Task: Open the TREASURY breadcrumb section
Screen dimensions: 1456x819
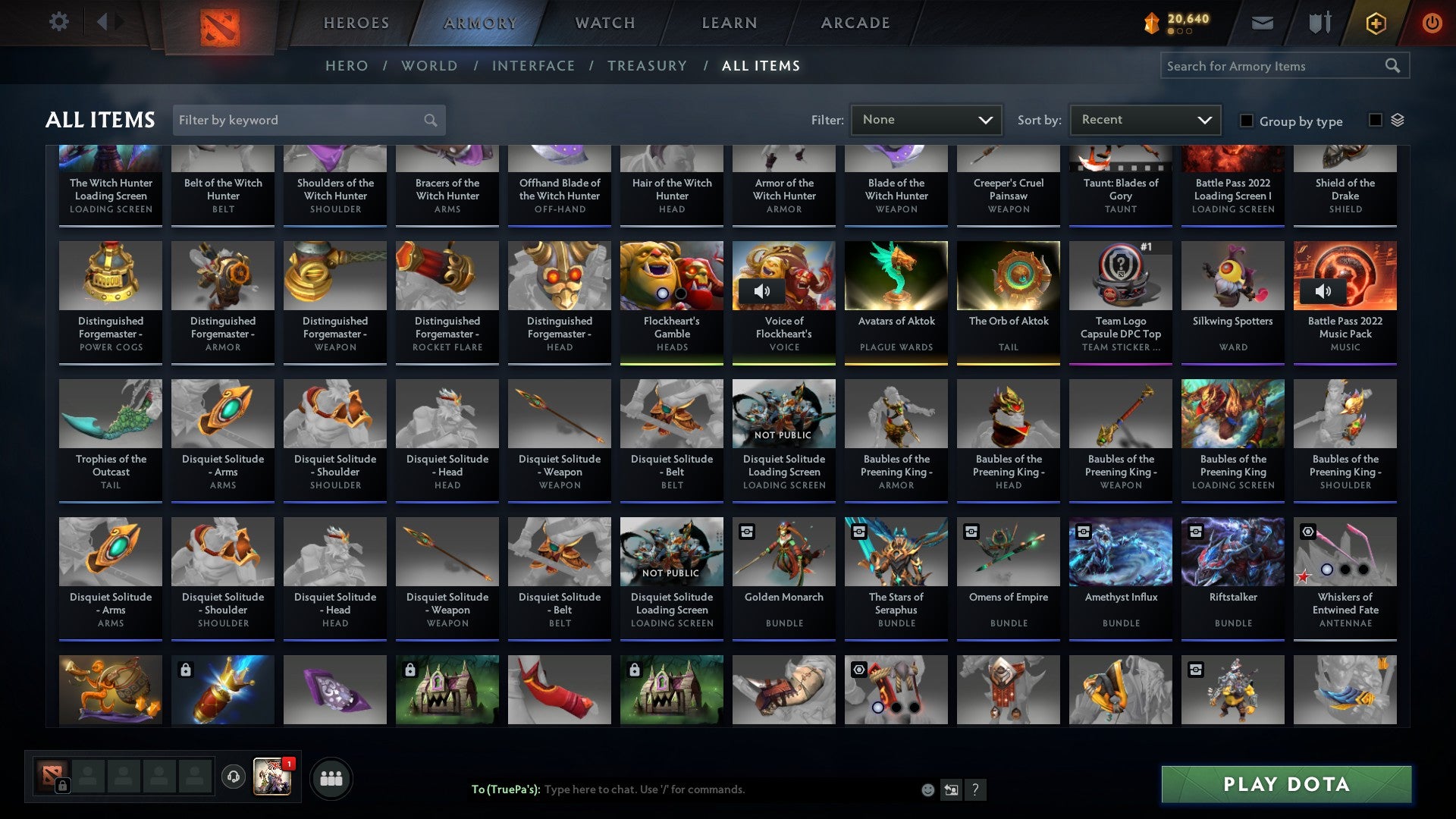Action: click(648, 66)
